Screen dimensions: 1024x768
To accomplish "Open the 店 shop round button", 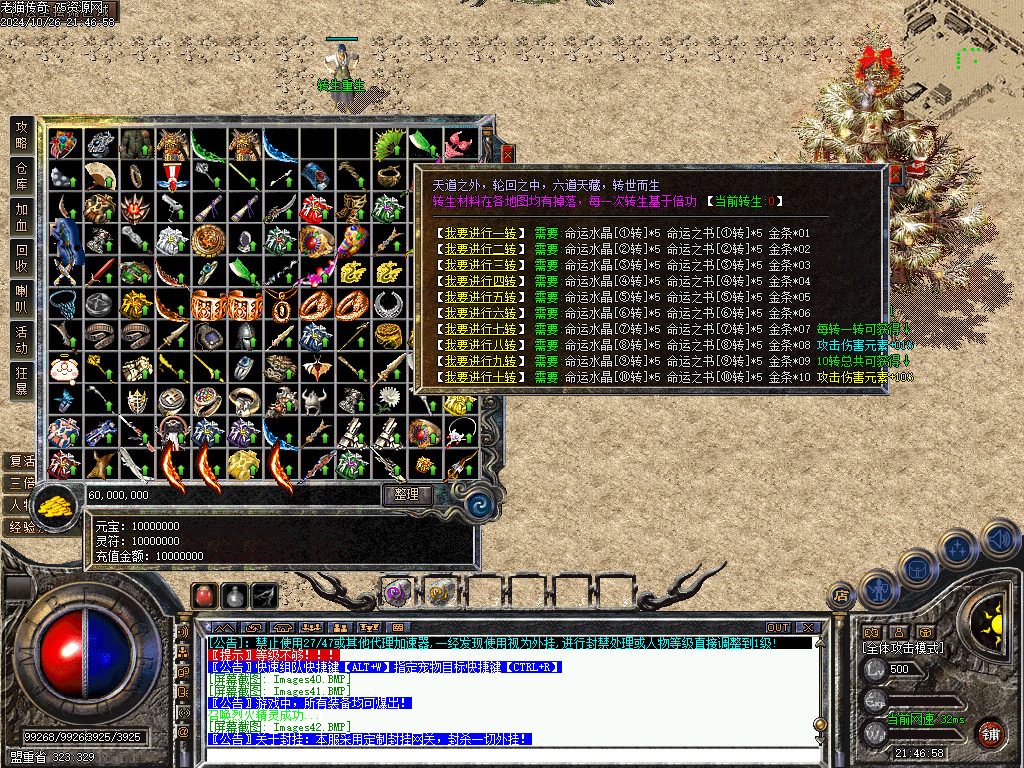I will (842, 596).
